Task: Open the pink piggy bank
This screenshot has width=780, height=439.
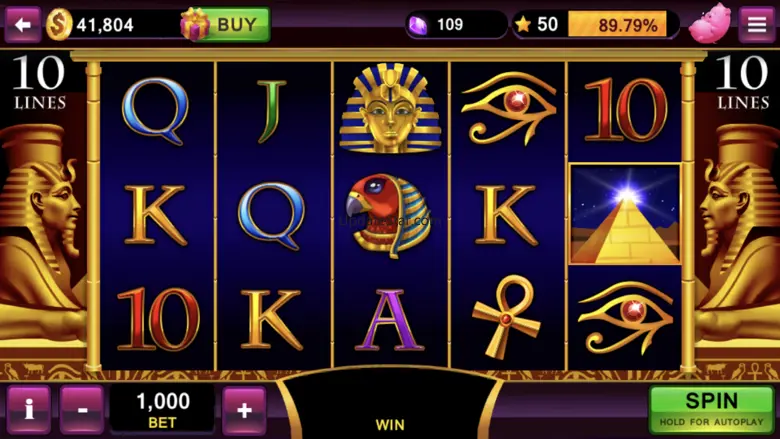Action: pos(709,24)
